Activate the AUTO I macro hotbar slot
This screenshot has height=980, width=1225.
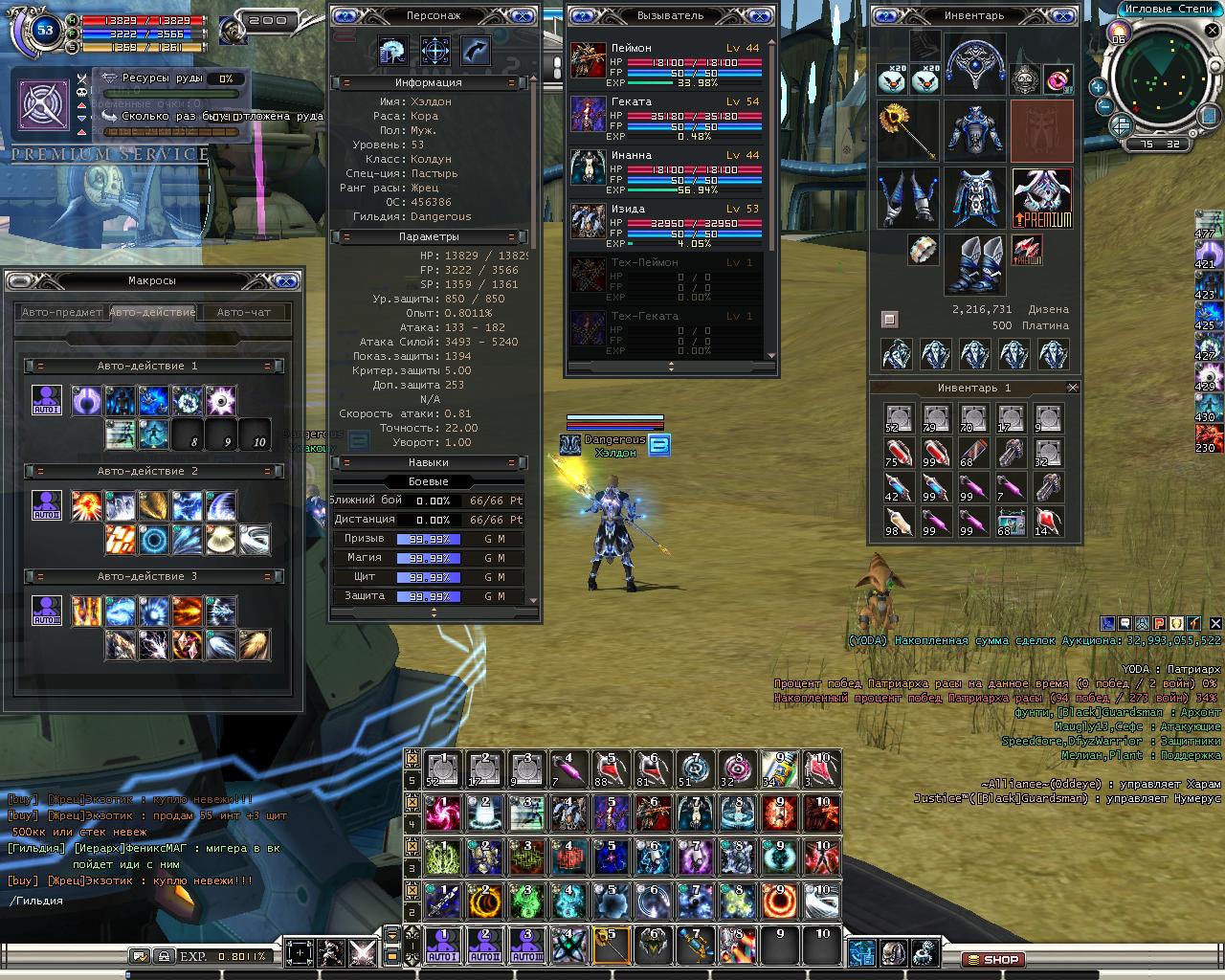[x=443, y=946]
